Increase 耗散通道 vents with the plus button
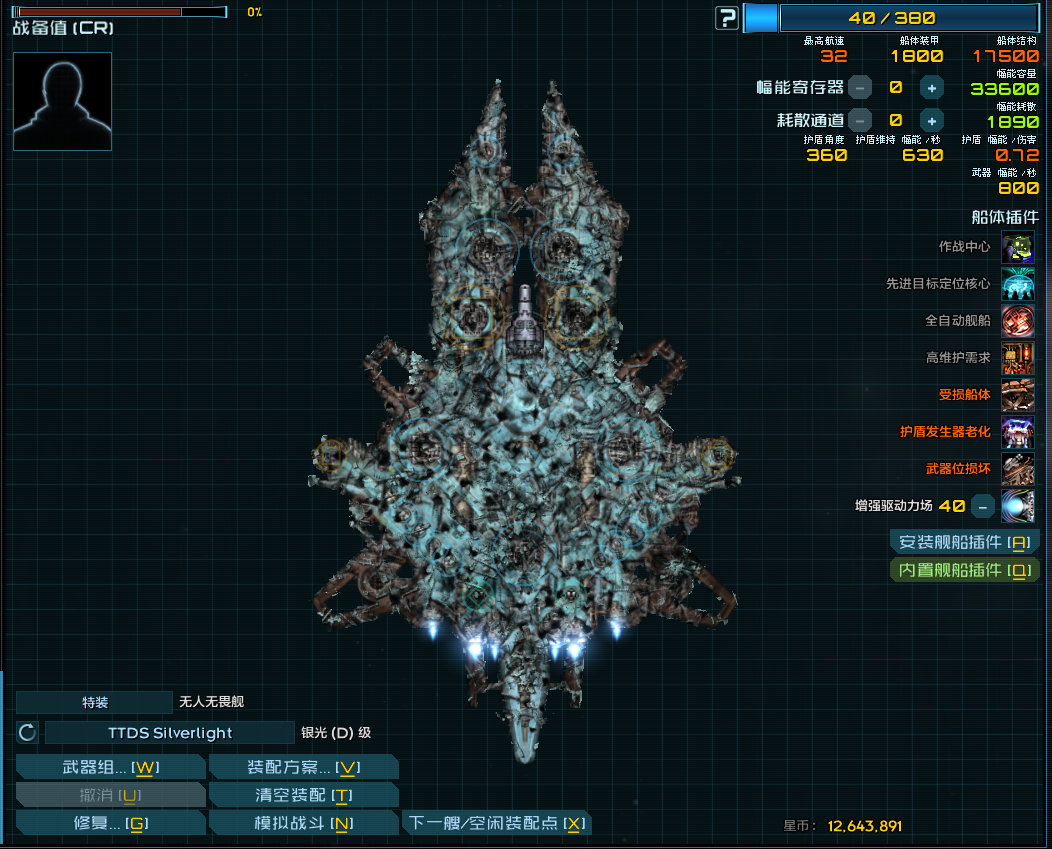Image resolution: width=1052 pixels, height=849 pixels. pyautogui.click(x=931, y=120)
